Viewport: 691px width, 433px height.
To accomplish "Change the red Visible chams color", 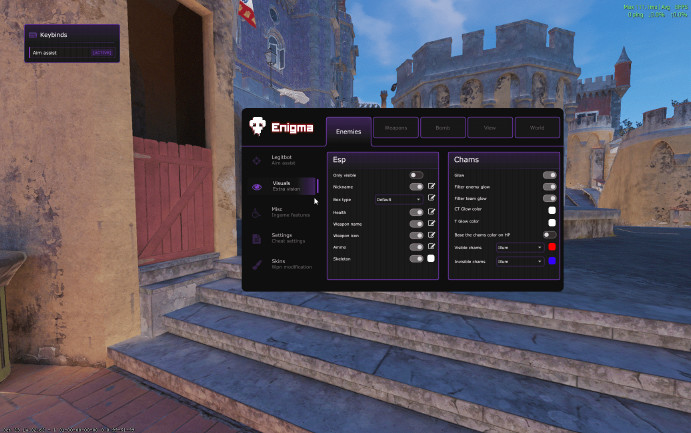I will pos(552,246).
